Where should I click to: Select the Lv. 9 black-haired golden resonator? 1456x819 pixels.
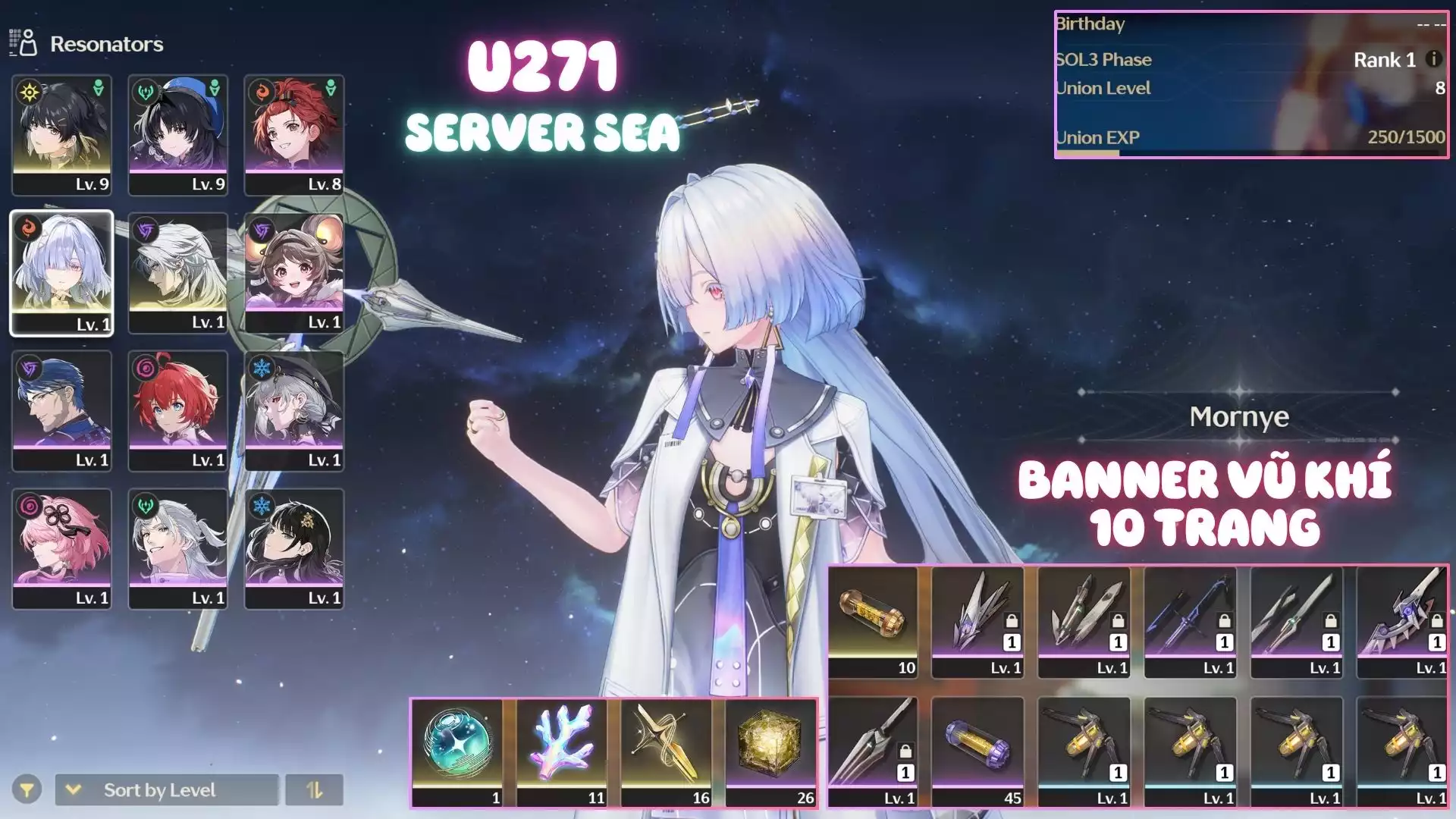[x=62, y=135]
